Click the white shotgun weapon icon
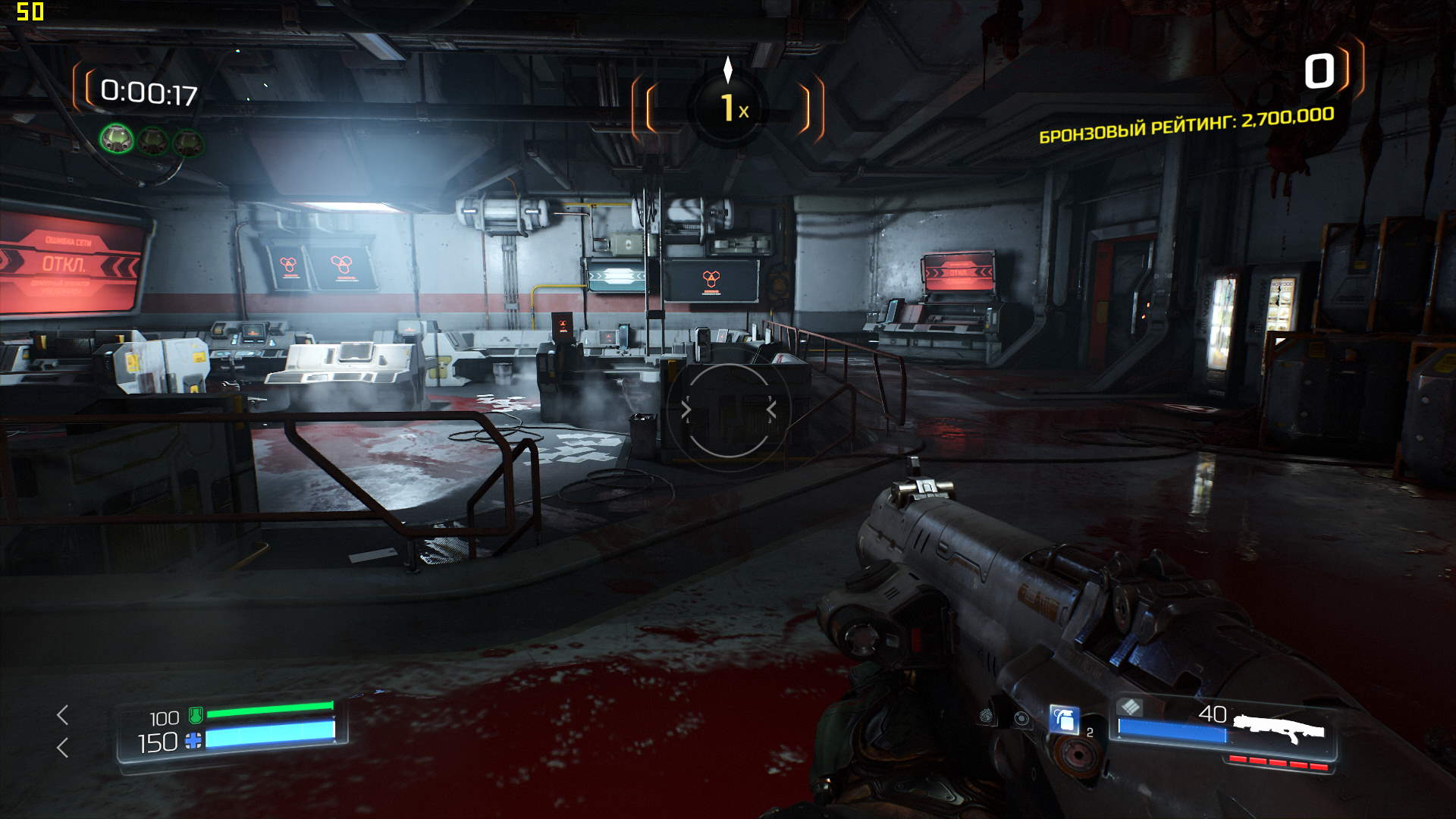 (1279, 729)
